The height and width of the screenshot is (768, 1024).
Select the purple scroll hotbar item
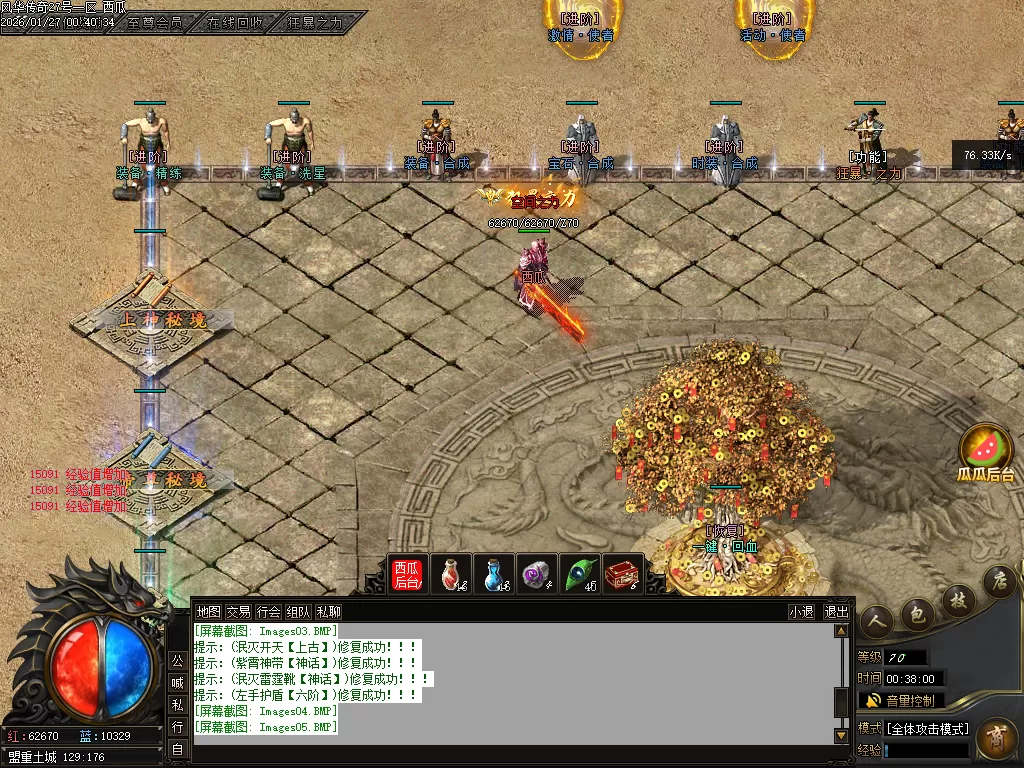[x=537, y=576]
